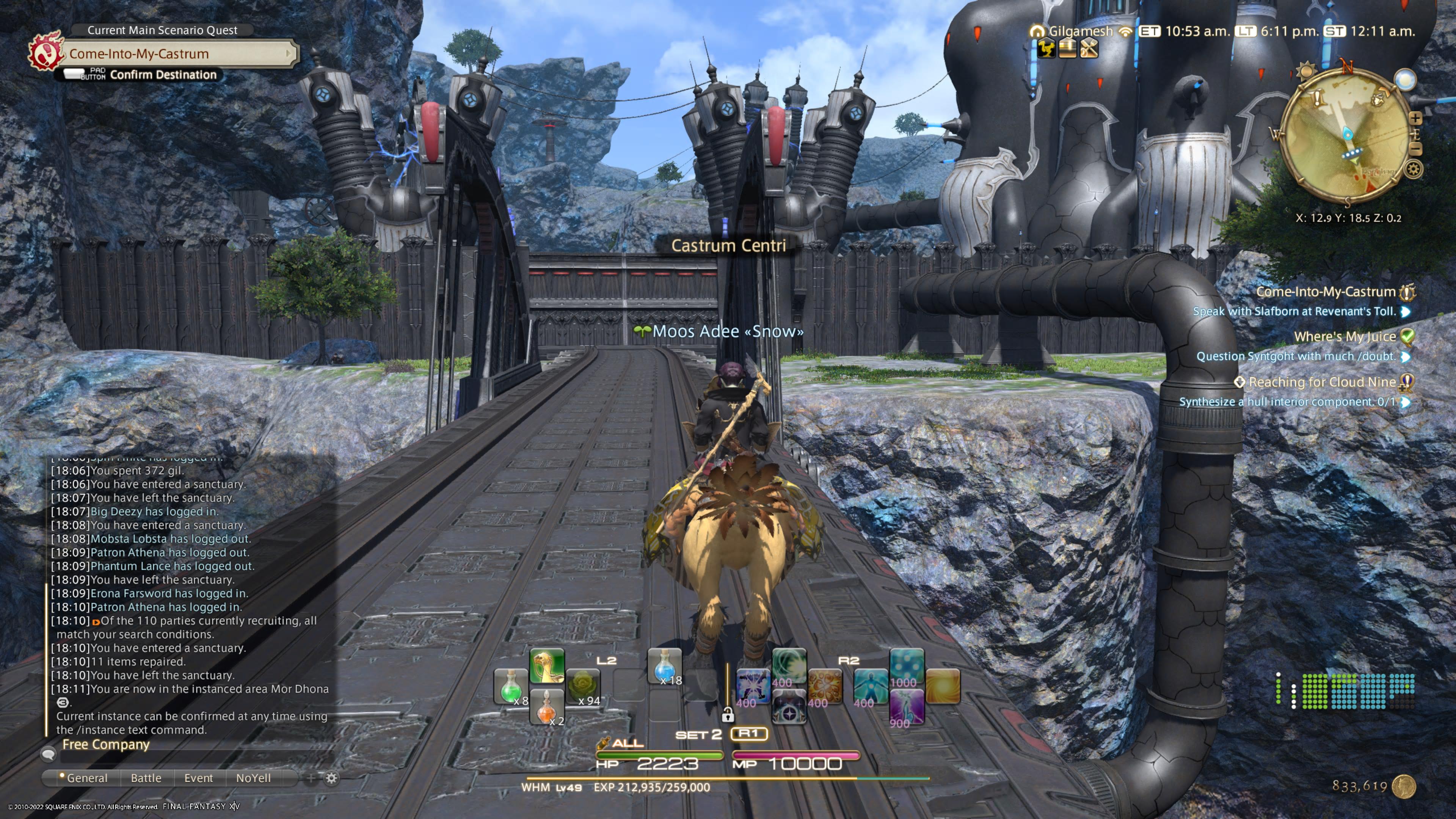Click the chat speech bubble icon
This screenshot has height=819, width=1456.
point(48,753)
